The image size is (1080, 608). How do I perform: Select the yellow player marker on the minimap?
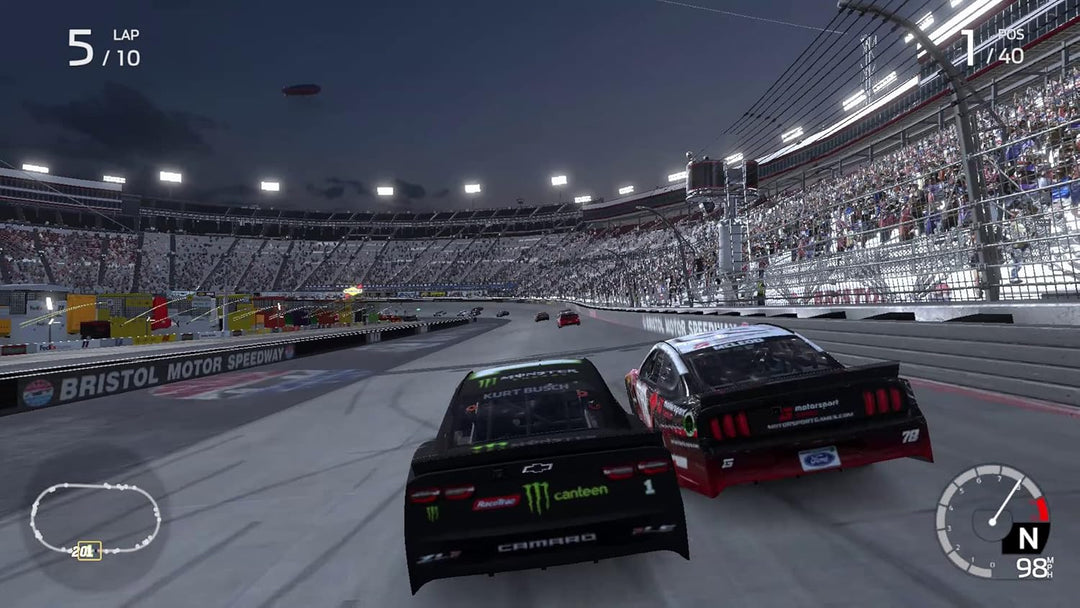[88, 550]
